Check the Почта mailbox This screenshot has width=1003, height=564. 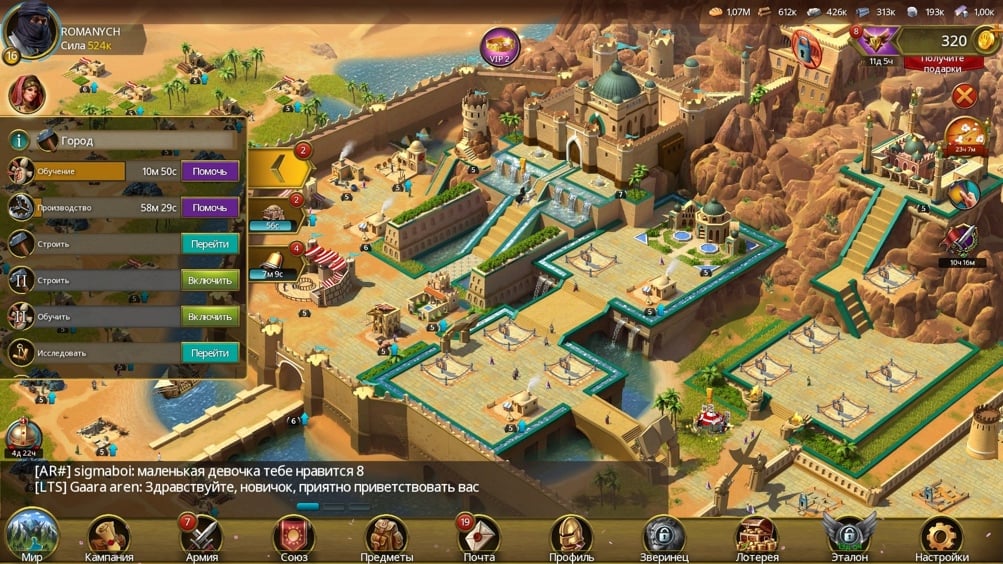click(479, 537)
